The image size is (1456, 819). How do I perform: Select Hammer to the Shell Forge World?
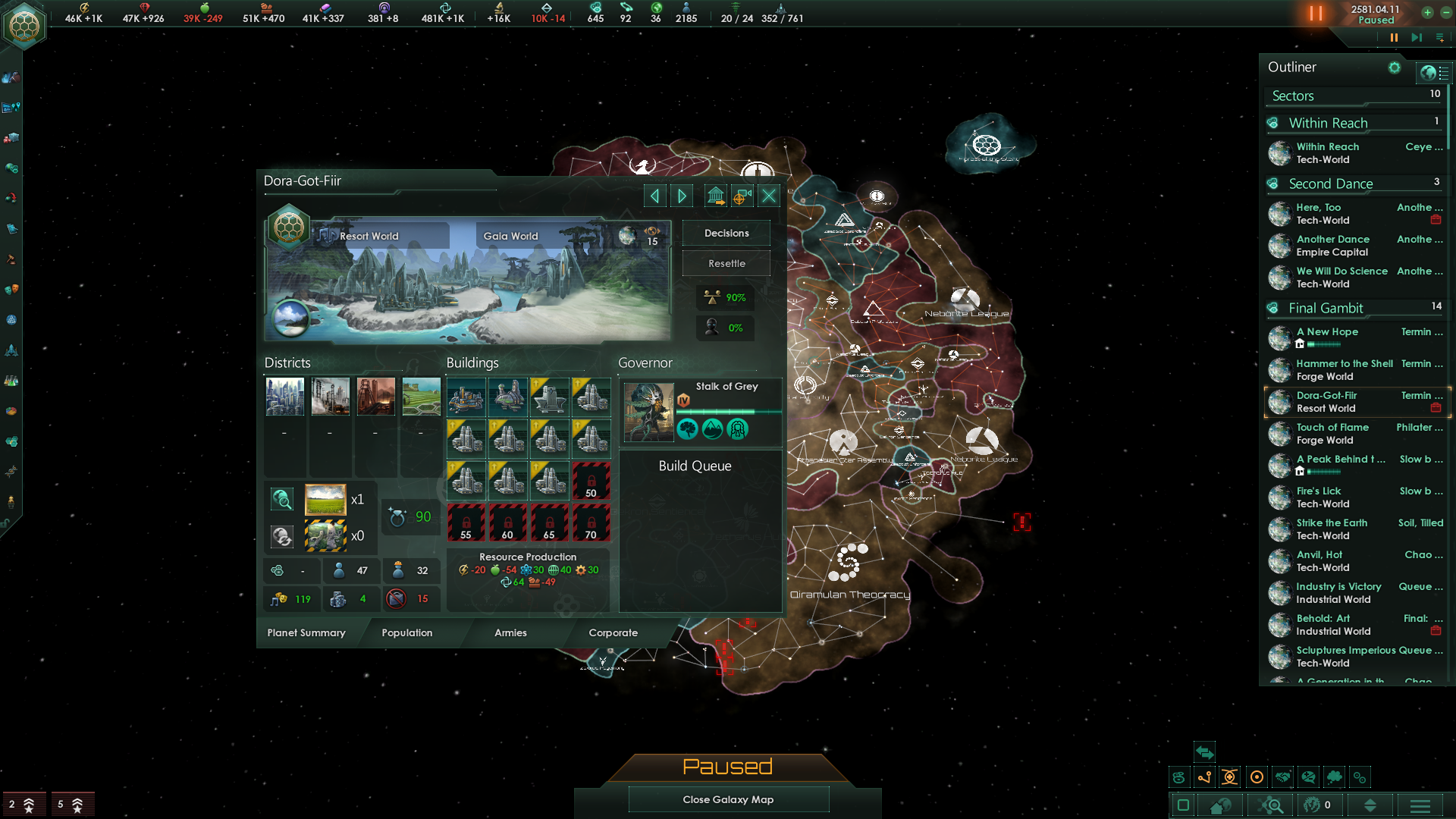[x=1344, y=370]
